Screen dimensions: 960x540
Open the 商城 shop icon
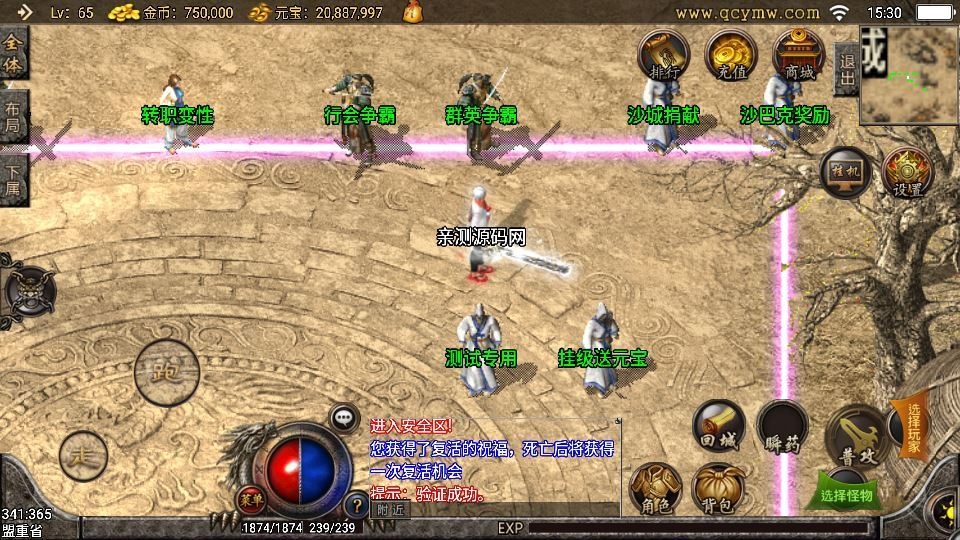[x=799, y=54]
